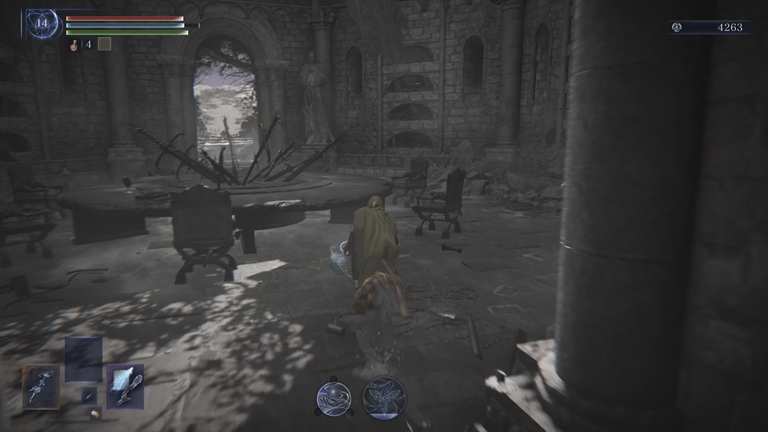Activate the flower emblem ability
Image resolution: width=768 pixels, height=432 pixels.
[x=383, y=397]
